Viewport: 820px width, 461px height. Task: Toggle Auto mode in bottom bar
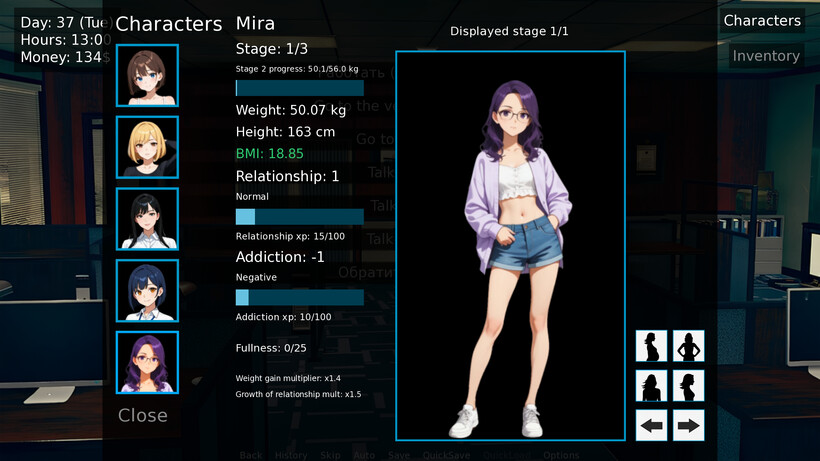point(364,455)
